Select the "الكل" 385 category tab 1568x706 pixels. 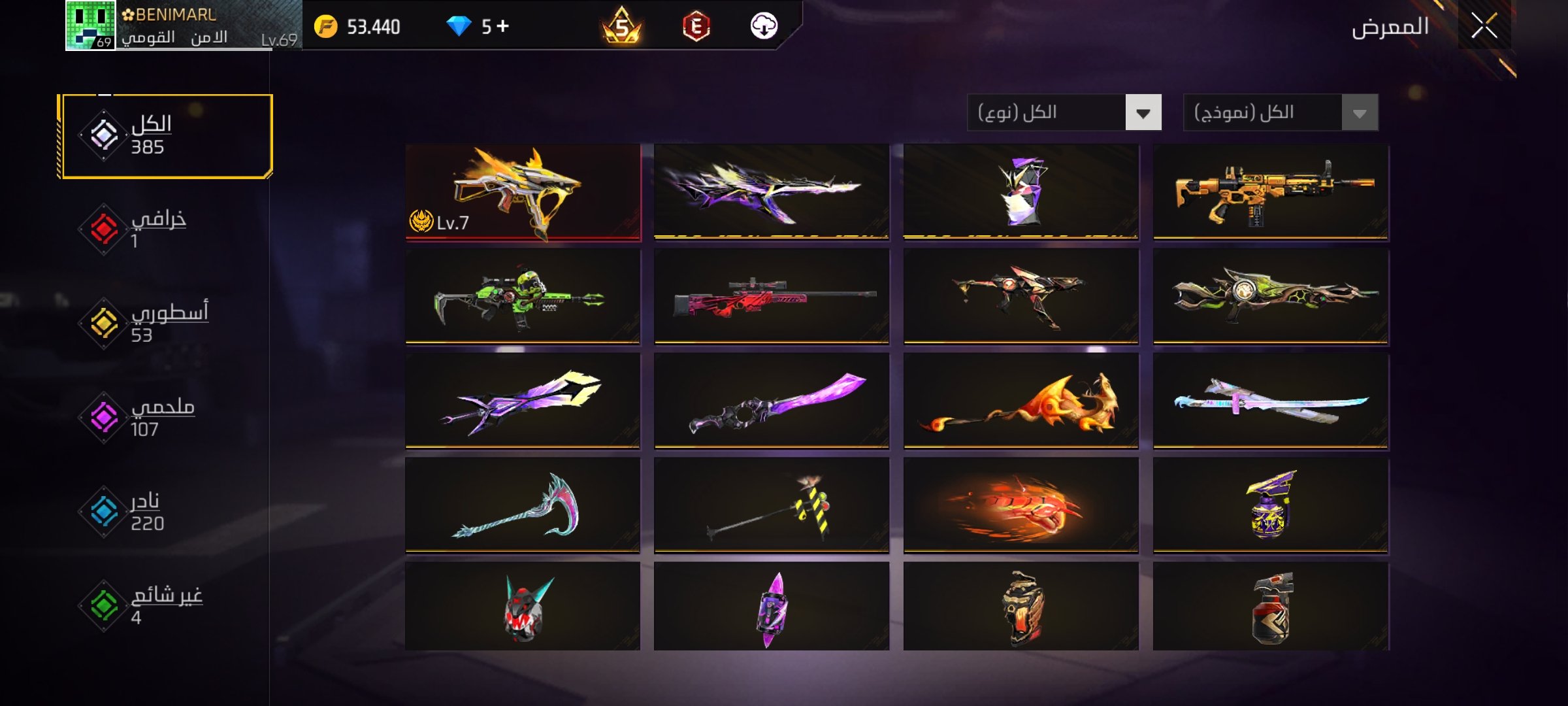point(165,136)
